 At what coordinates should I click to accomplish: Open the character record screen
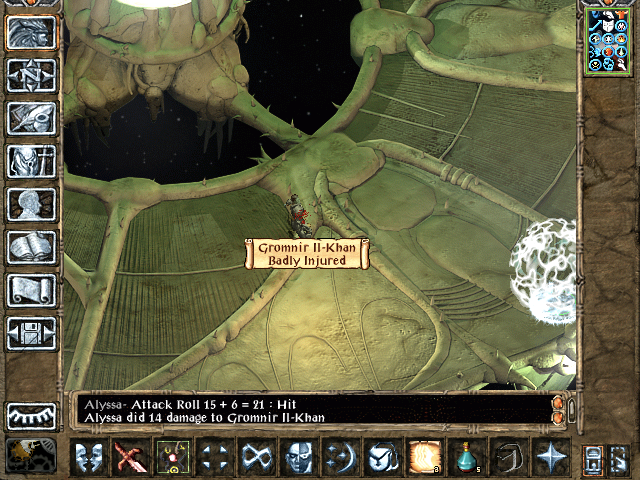31,204
